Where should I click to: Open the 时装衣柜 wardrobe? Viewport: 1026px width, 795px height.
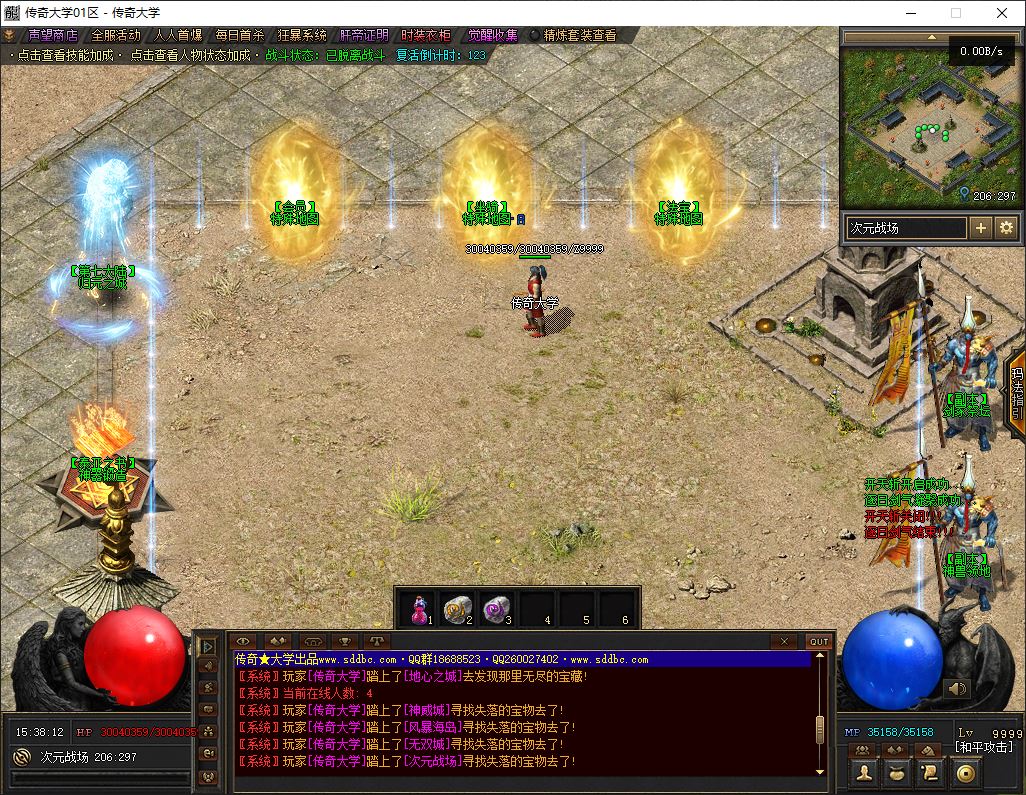click(425, 35)
